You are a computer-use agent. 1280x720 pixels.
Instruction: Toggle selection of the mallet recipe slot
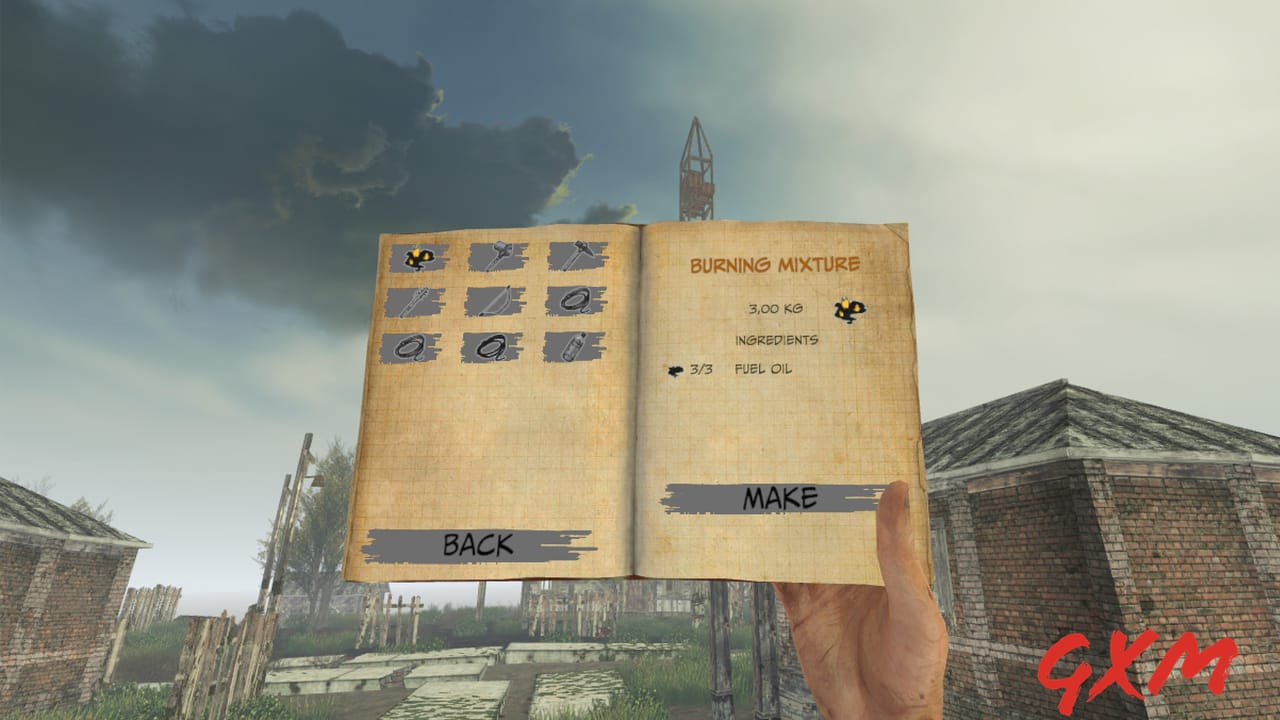495,255
